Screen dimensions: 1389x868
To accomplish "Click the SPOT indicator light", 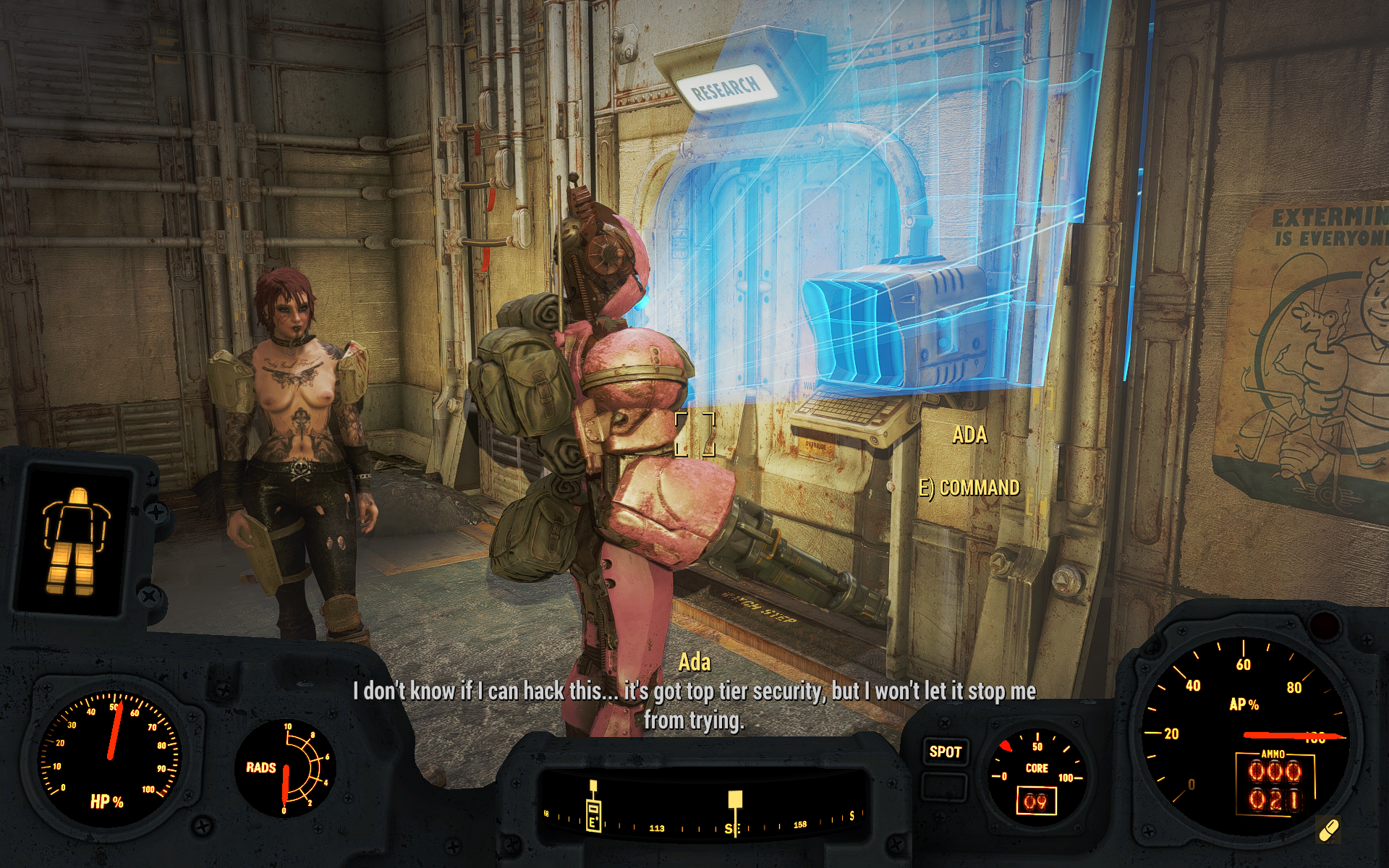I will (x=945, y=752).
